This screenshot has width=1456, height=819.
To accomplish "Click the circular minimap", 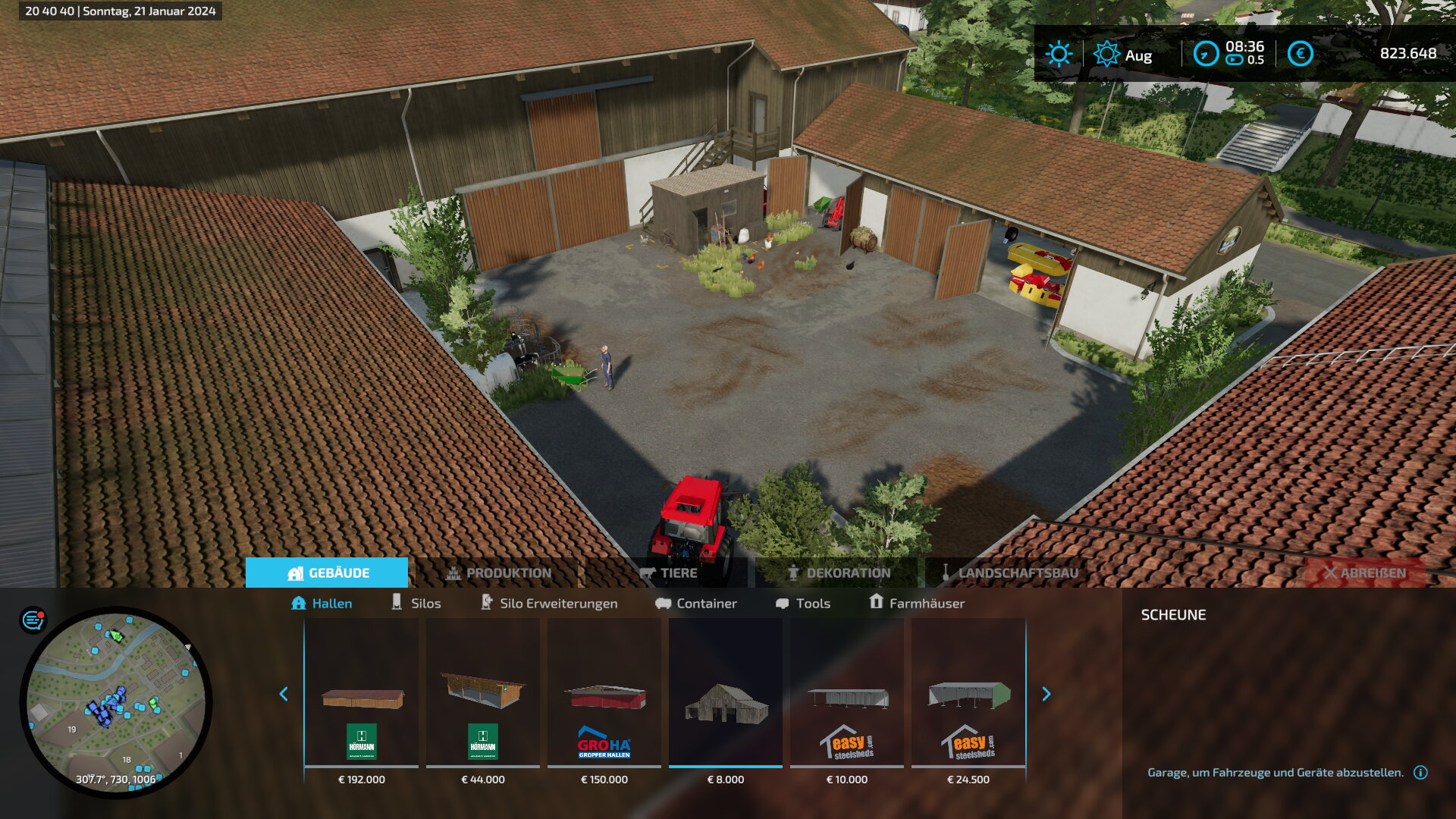I will coord(116,701).
